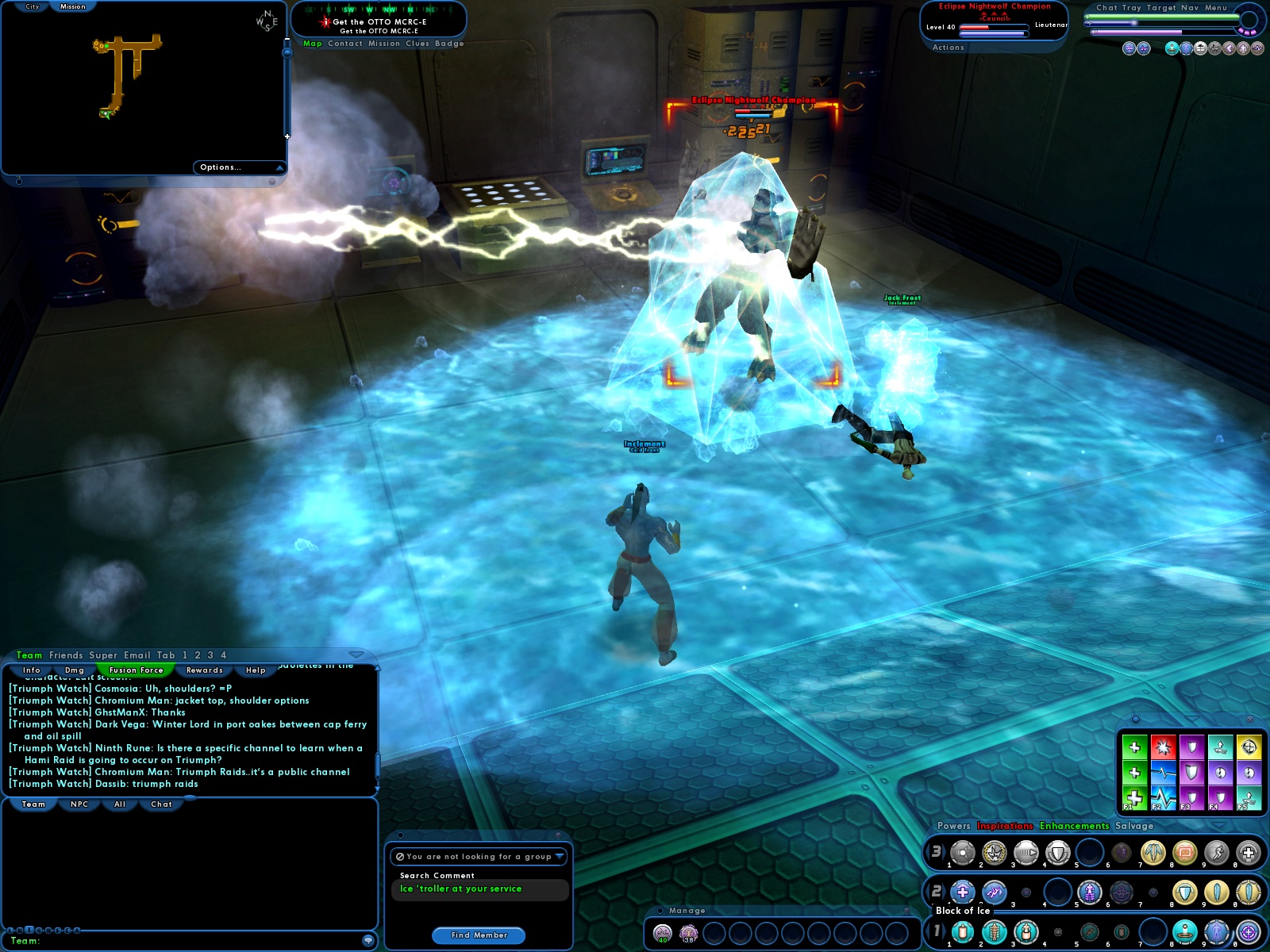
Task: Click the crescent moon icon under the target window
Action: [1227, 48]
